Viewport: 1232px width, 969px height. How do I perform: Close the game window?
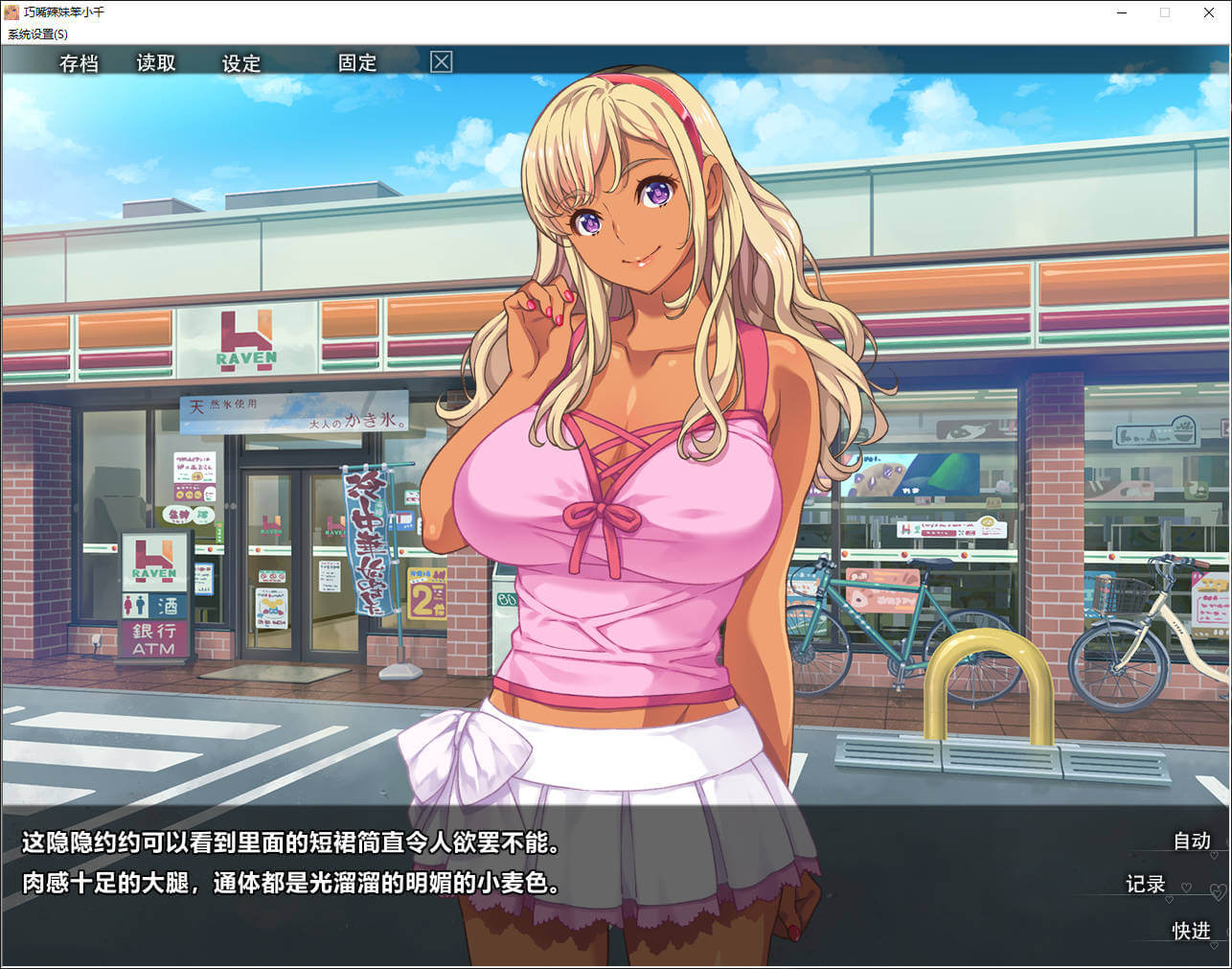1209,12
